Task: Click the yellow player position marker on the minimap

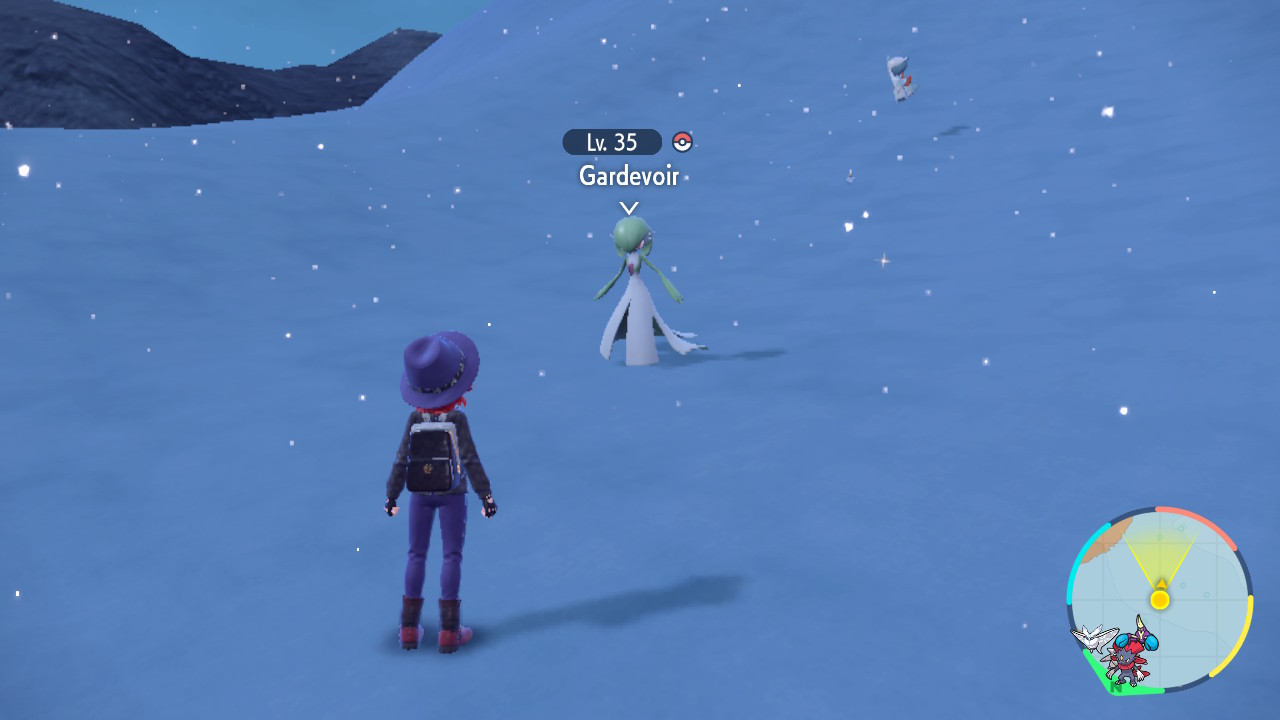Action: coord(1160,599)
